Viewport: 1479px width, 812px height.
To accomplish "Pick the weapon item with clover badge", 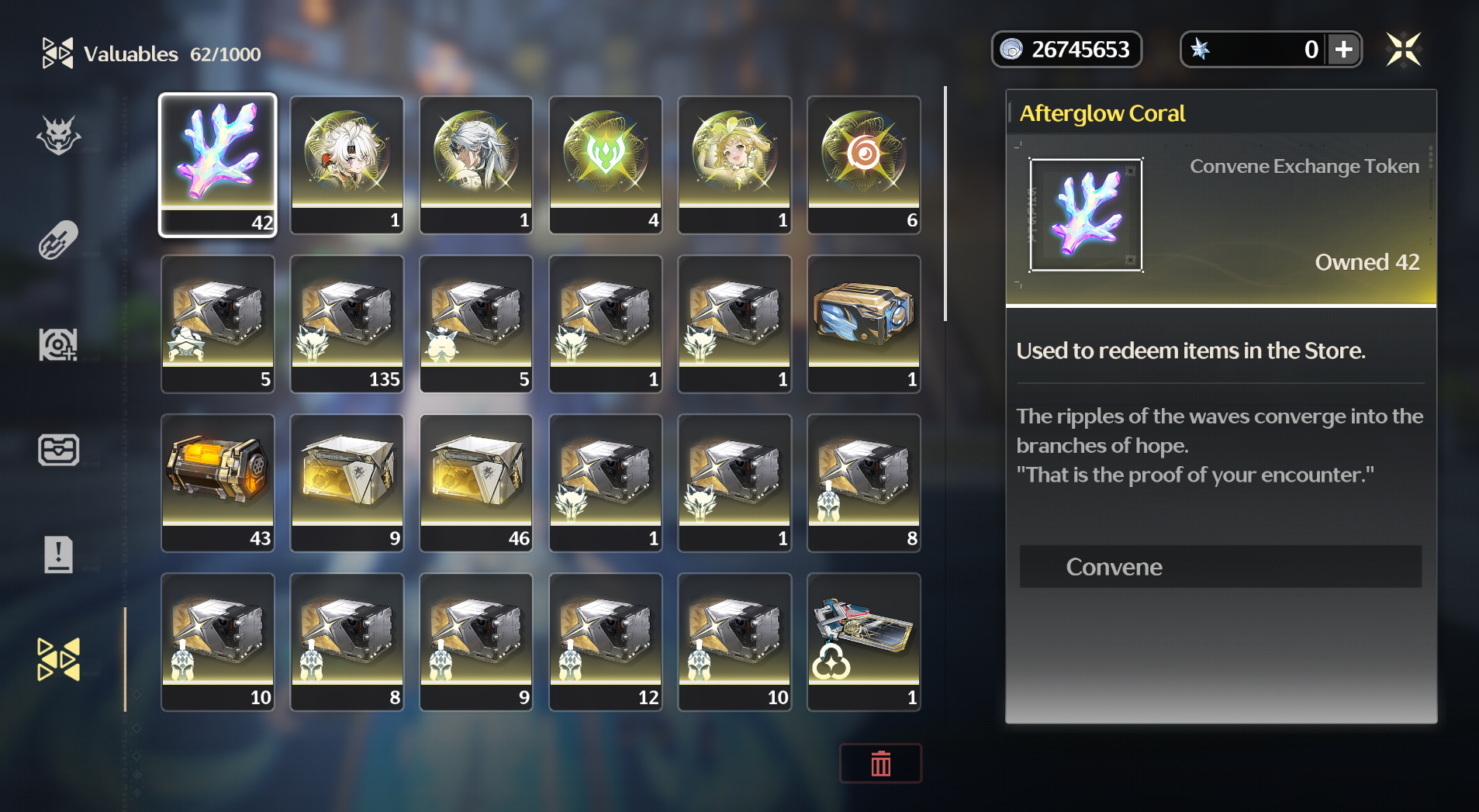I will click(864, 641).
